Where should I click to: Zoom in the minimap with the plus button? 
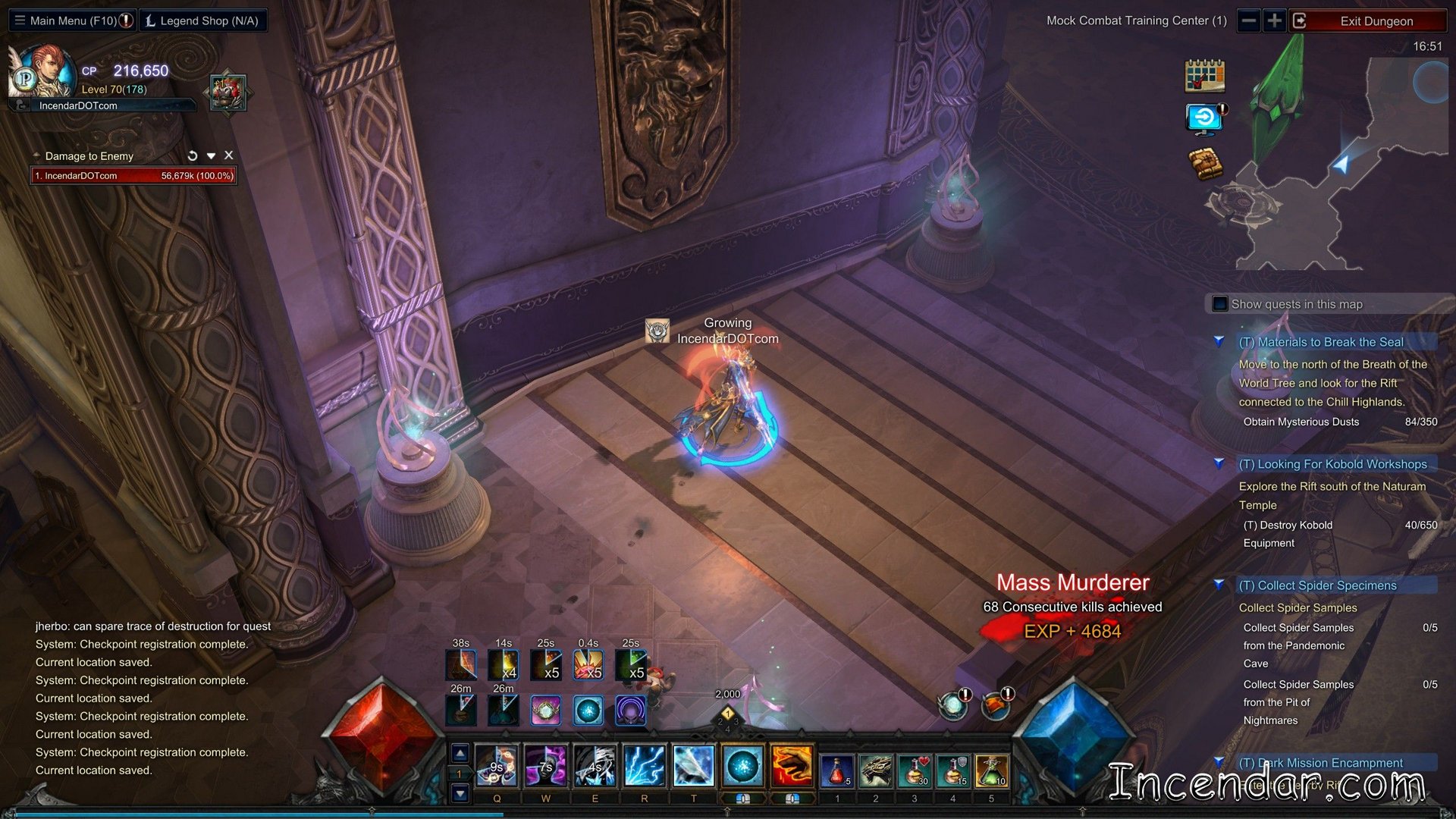pyautogui.click(x=1275, y=20)
